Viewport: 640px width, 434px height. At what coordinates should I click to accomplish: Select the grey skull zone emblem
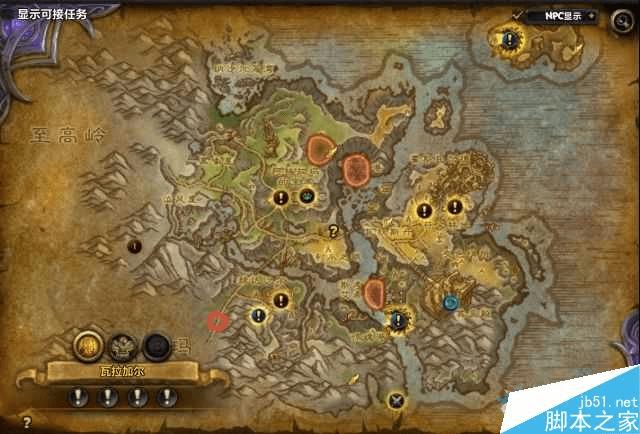[122, 346]
